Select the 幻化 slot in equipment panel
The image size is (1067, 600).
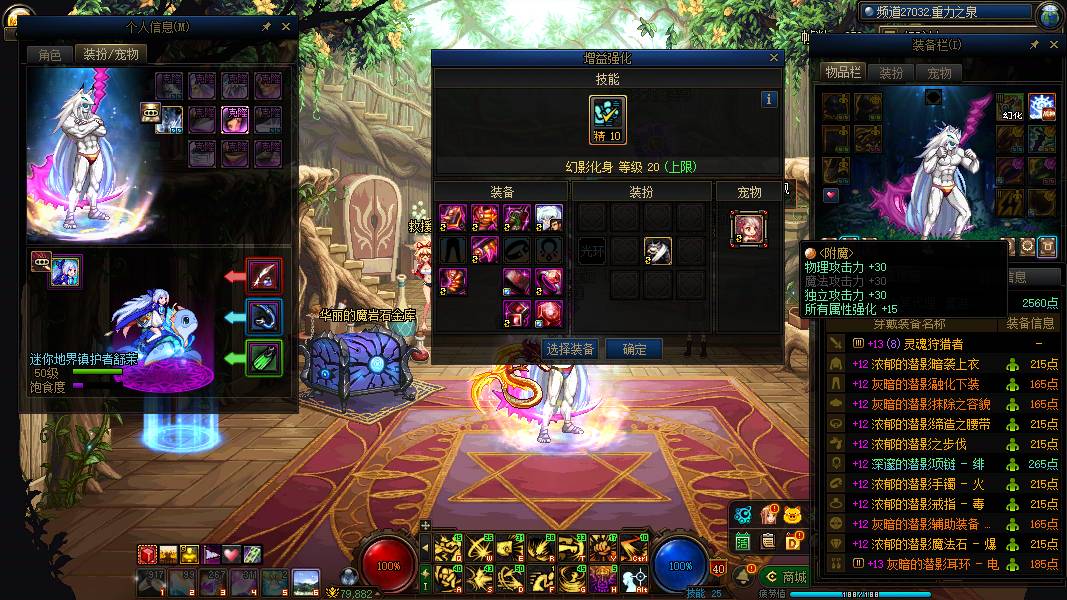1009,108
